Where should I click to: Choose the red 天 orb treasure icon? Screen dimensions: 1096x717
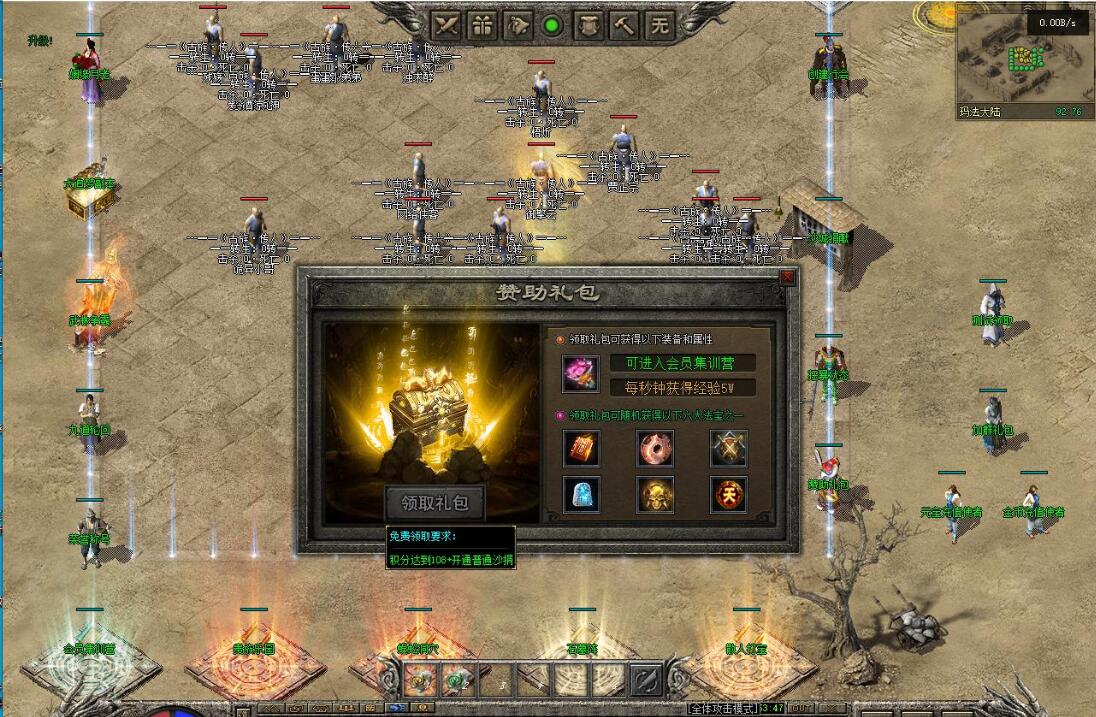point(729,495)
